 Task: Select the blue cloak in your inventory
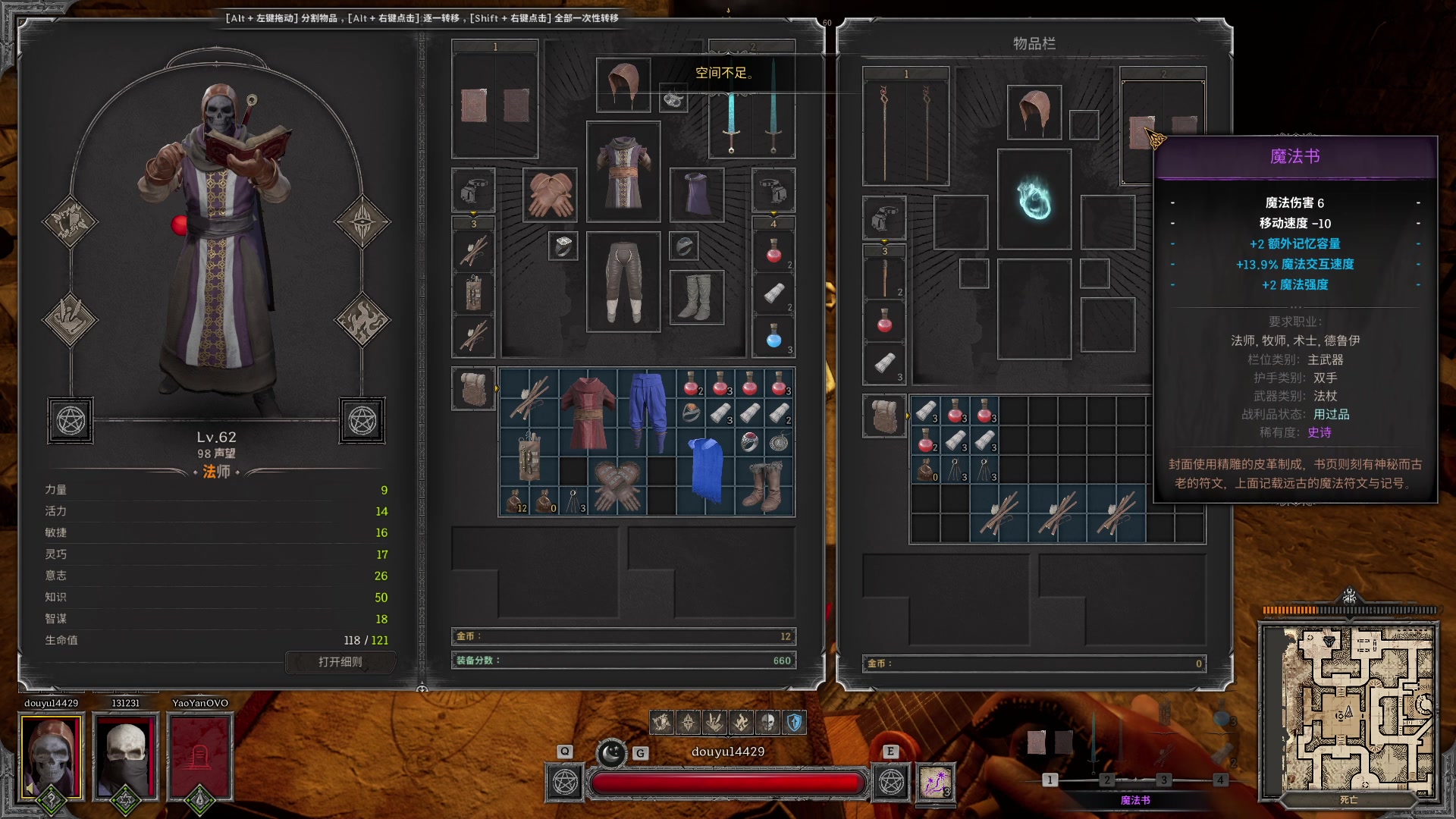pos(706,472)
